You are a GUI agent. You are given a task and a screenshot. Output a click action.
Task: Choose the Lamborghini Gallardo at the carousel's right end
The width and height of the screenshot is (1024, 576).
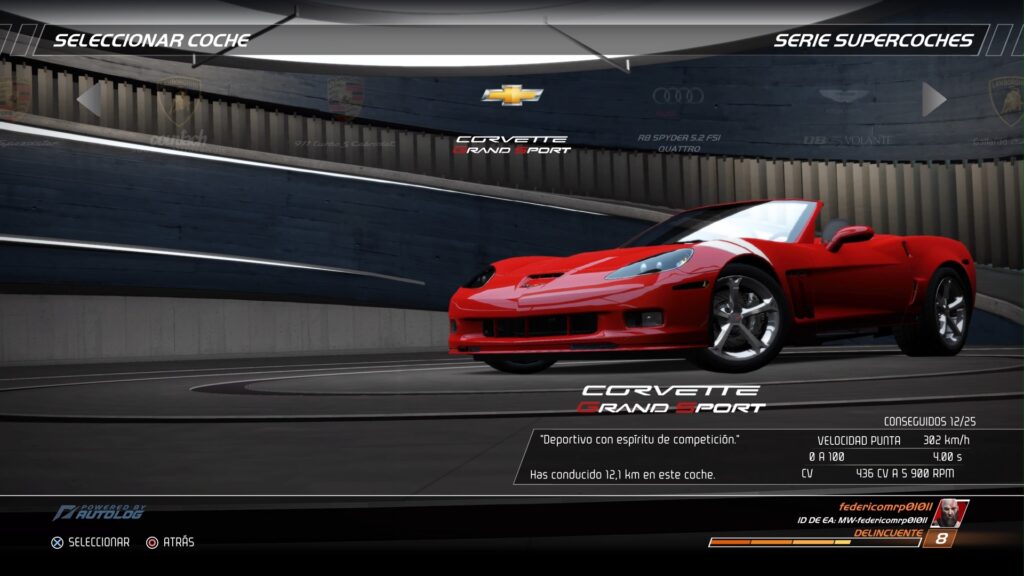pos(1005,101)
